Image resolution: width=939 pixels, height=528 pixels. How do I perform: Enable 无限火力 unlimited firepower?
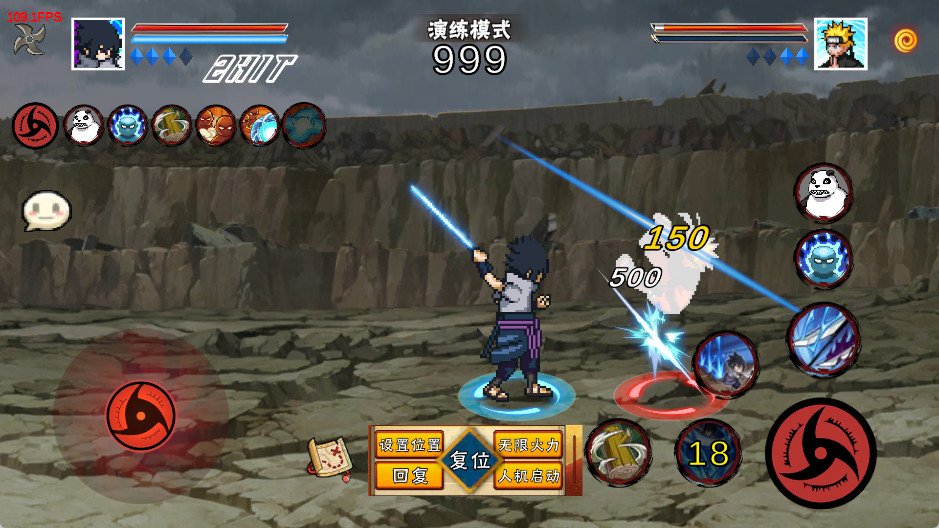tap(528, 445)
